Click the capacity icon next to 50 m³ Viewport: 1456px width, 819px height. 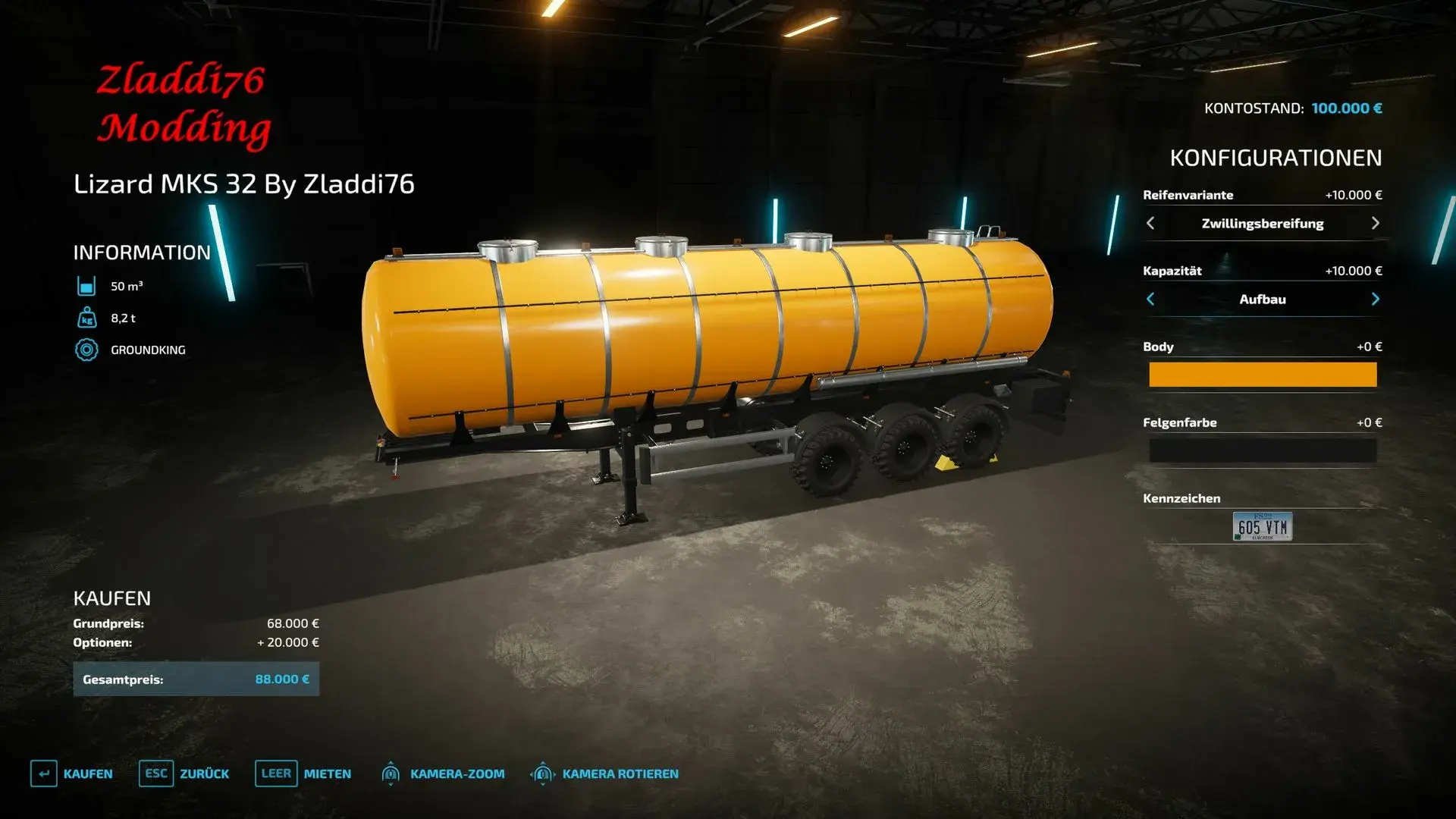point(86,286)
